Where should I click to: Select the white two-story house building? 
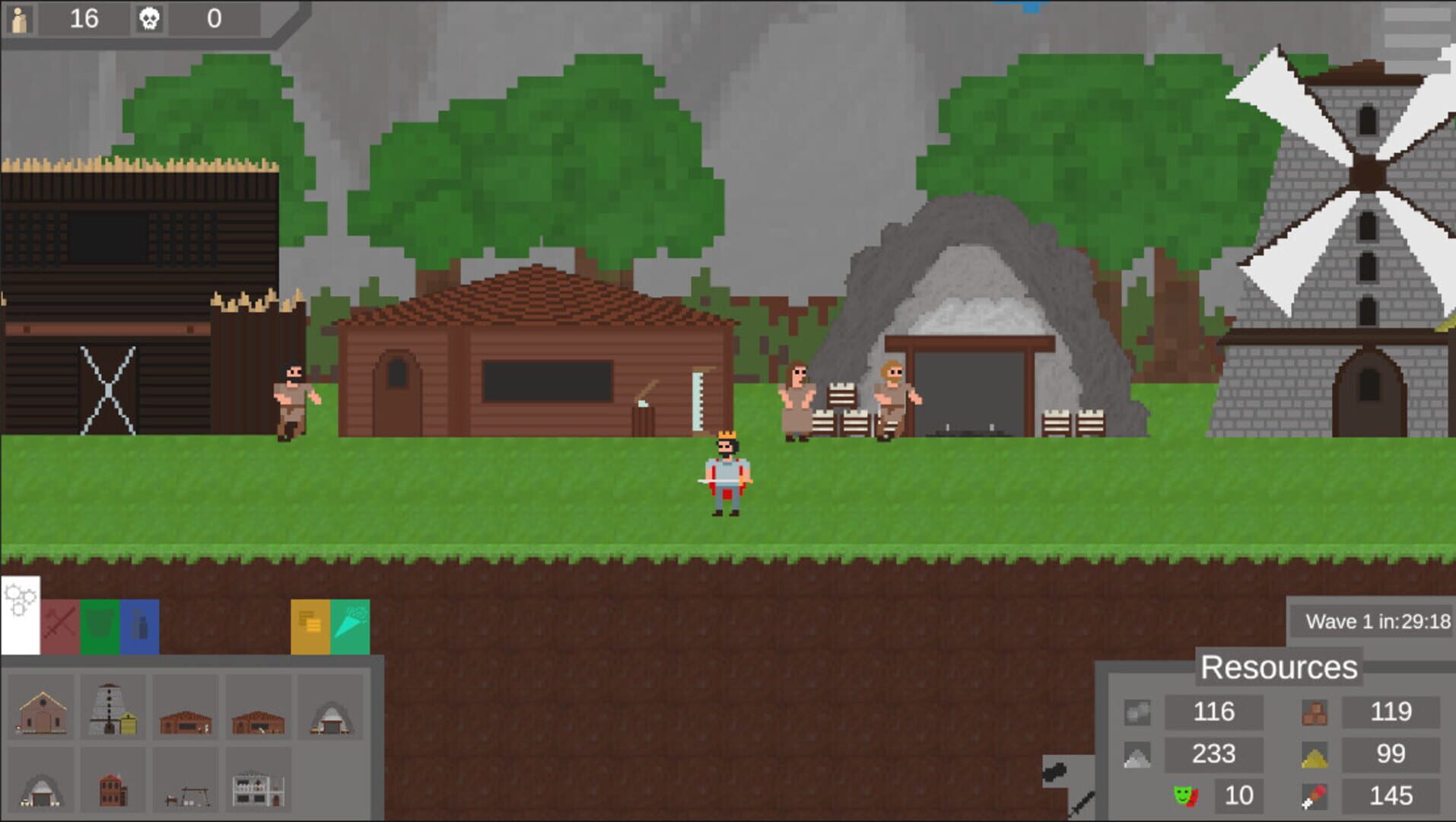tap(259, 789)
